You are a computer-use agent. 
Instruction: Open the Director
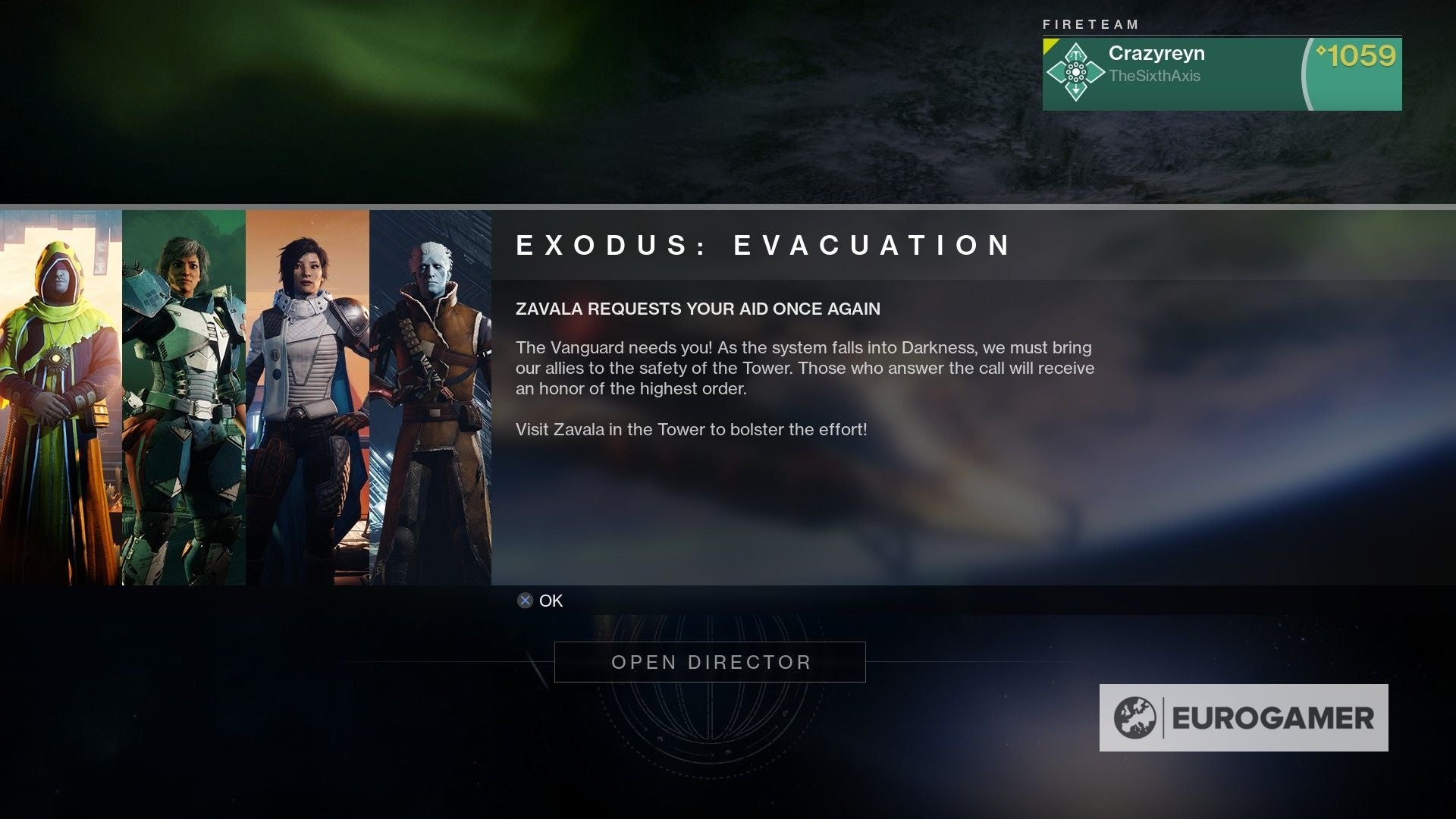pos(709,661)
